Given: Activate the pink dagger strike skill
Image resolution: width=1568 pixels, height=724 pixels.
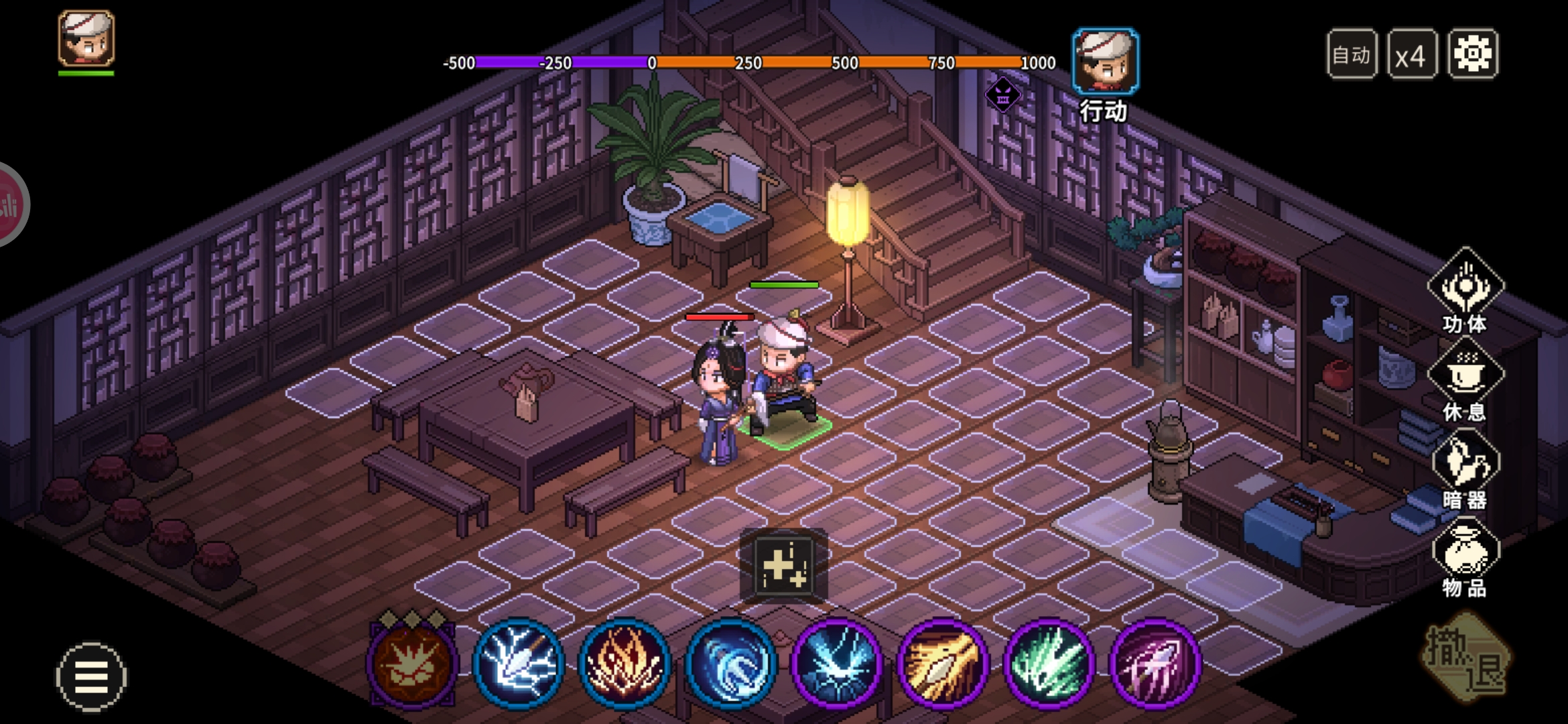Looking at the screenshot, I should tap(1155, 662).
